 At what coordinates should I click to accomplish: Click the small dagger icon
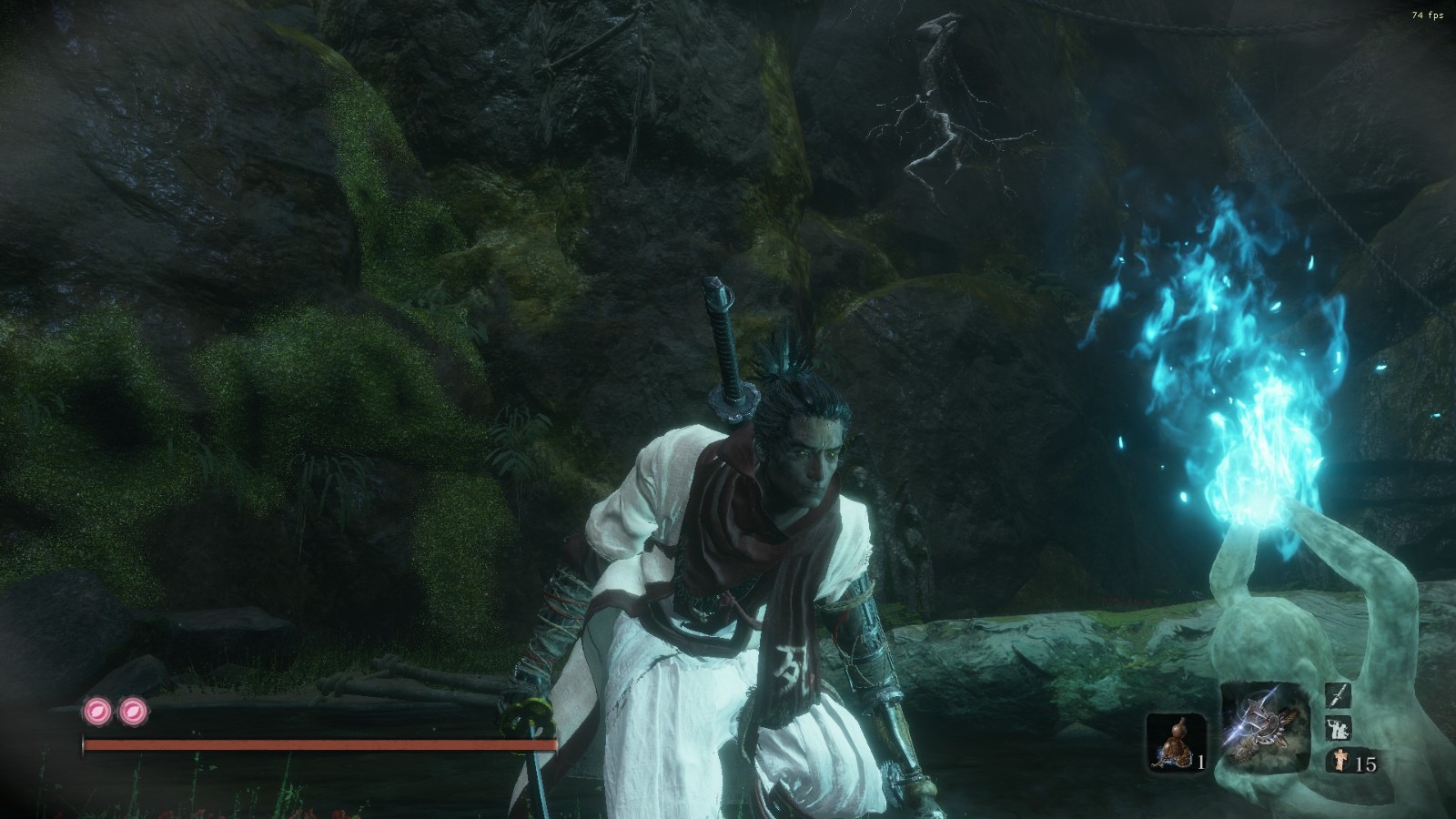tap(1339, 697)
